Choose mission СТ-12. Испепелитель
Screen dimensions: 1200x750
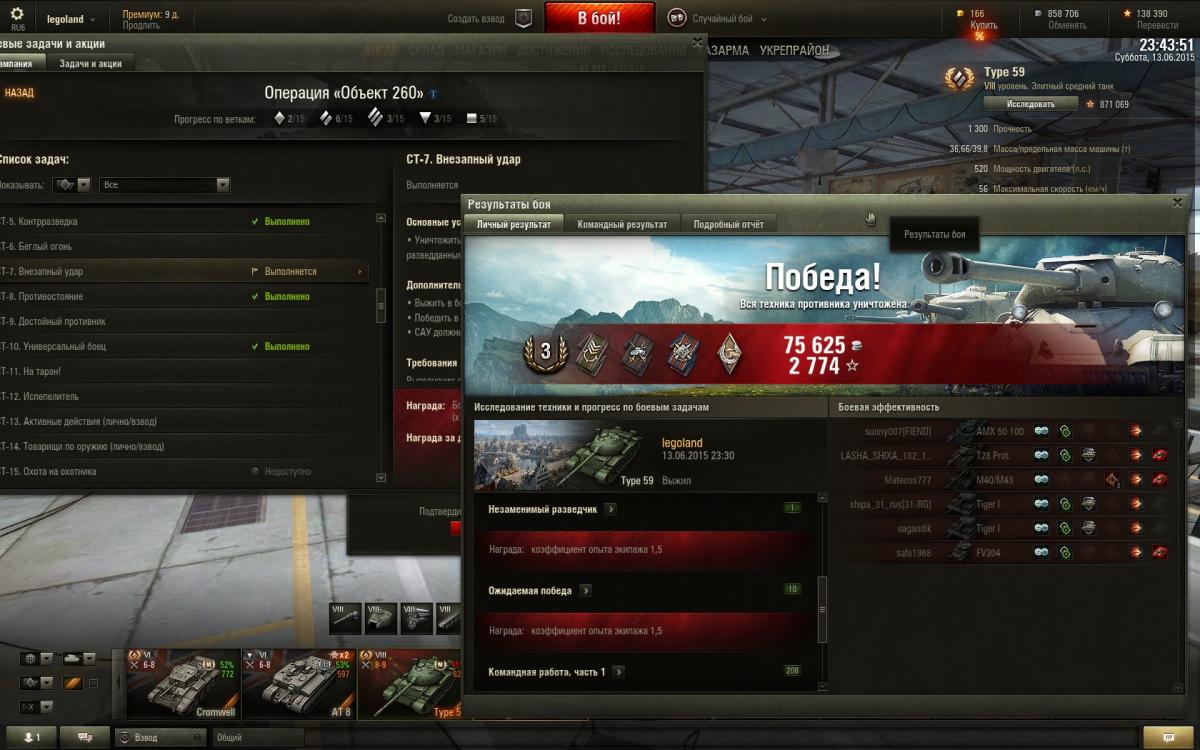tap(50, 397)
